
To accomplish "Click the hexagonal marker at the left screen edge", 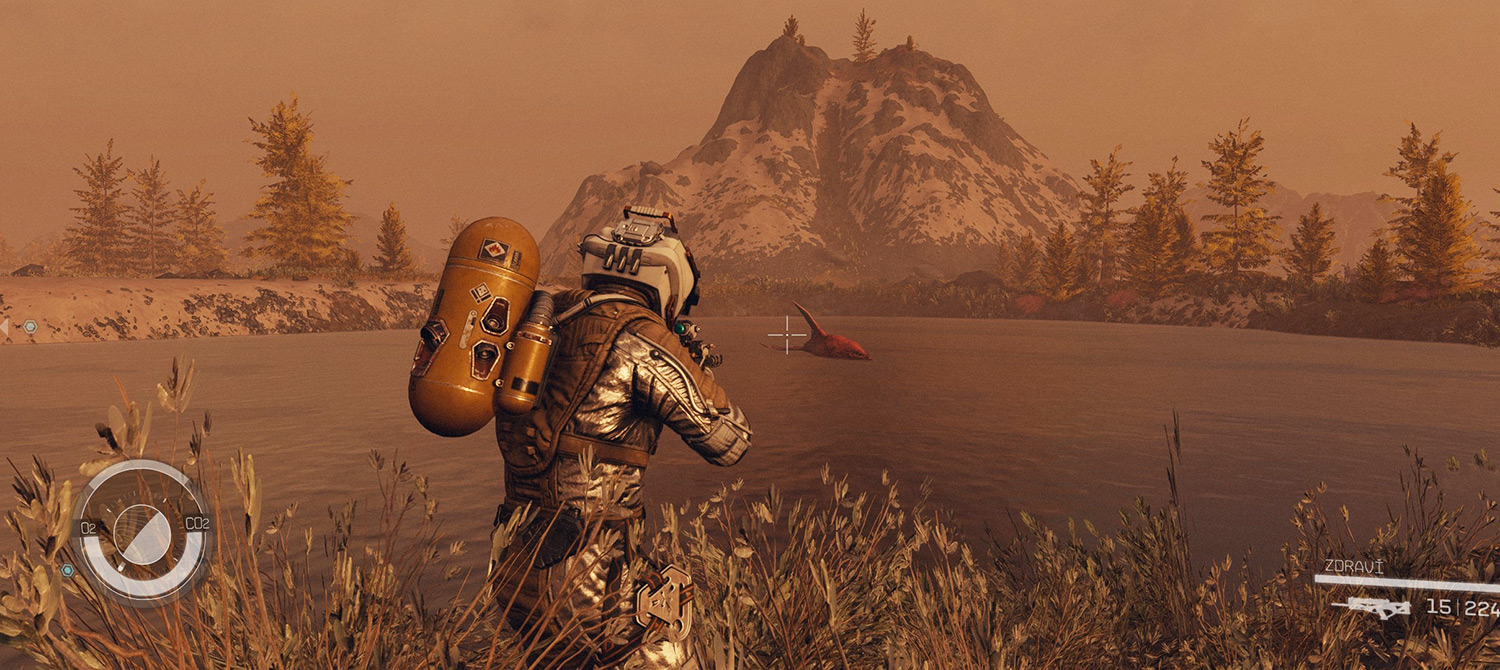I will click(30, 326).
